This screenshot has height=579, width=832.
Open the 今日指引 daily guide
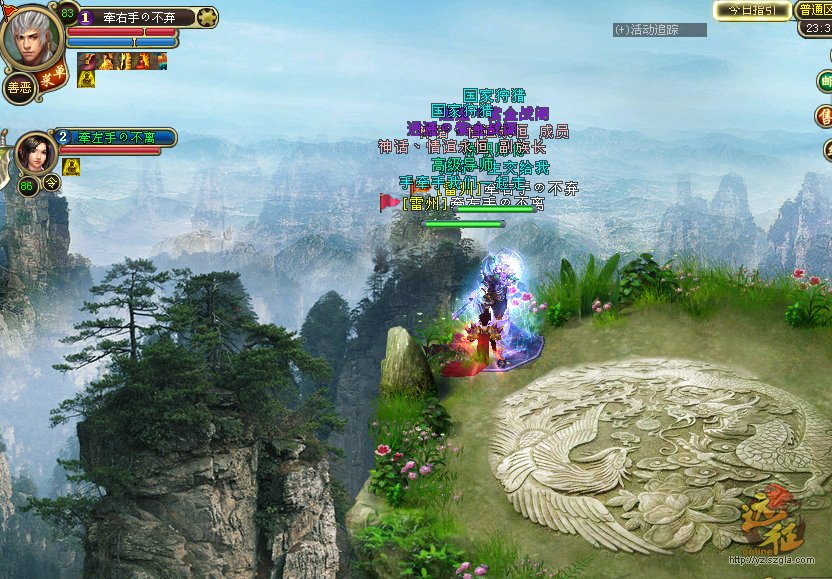pos(751,9)
